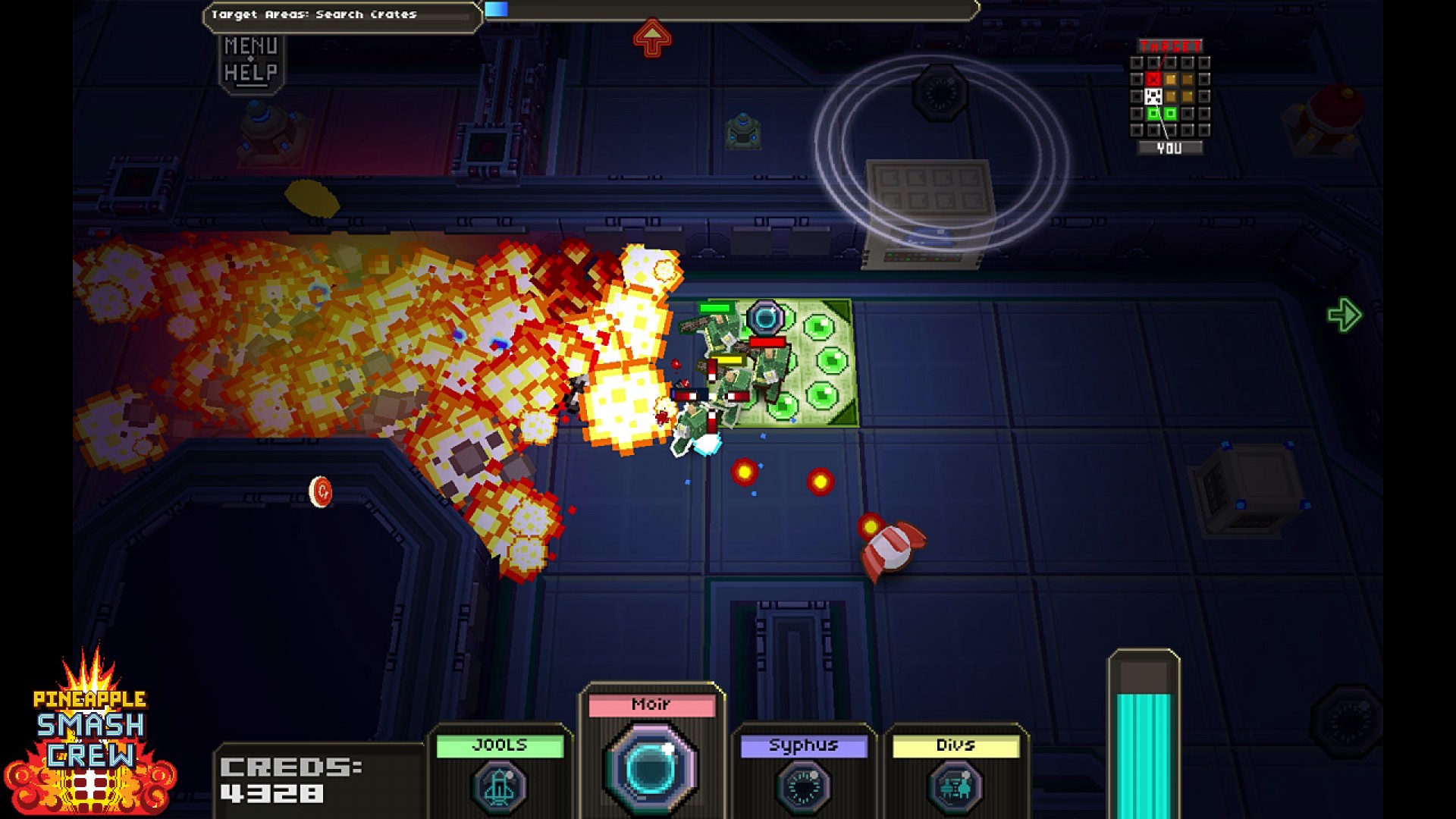
Task: Select a gold crate room on the minimap
Action: click(x=1171, y=79)
